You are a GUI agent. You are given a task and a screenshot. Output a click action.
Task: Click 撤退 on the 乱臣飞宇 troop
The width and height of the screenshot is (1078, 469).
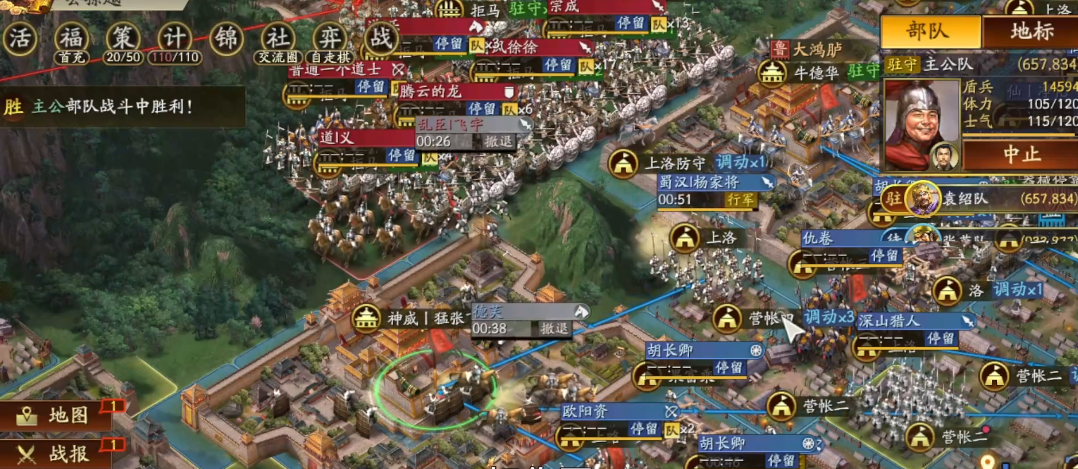[499, 142]
